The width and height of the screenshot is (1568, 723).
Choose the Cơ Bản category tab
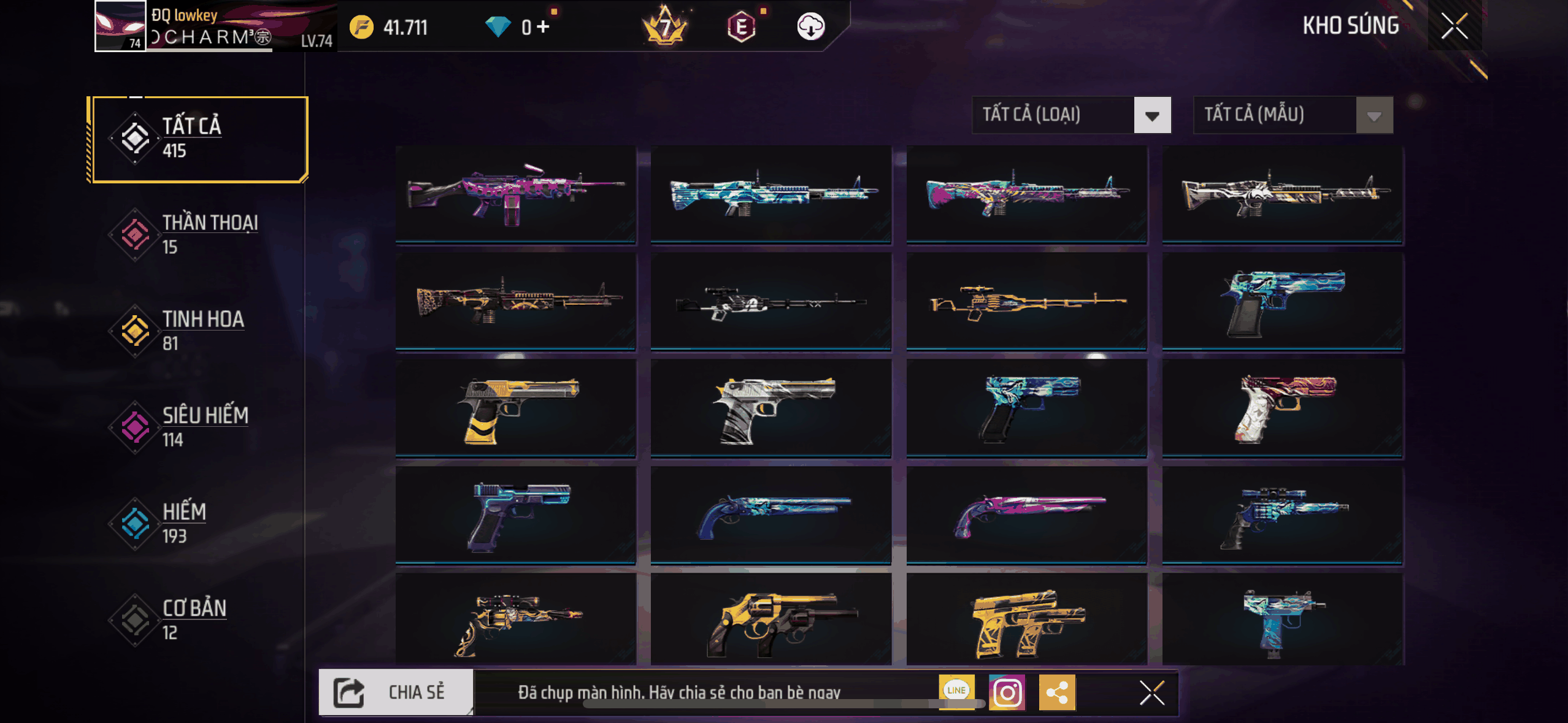tap(198, 620)
